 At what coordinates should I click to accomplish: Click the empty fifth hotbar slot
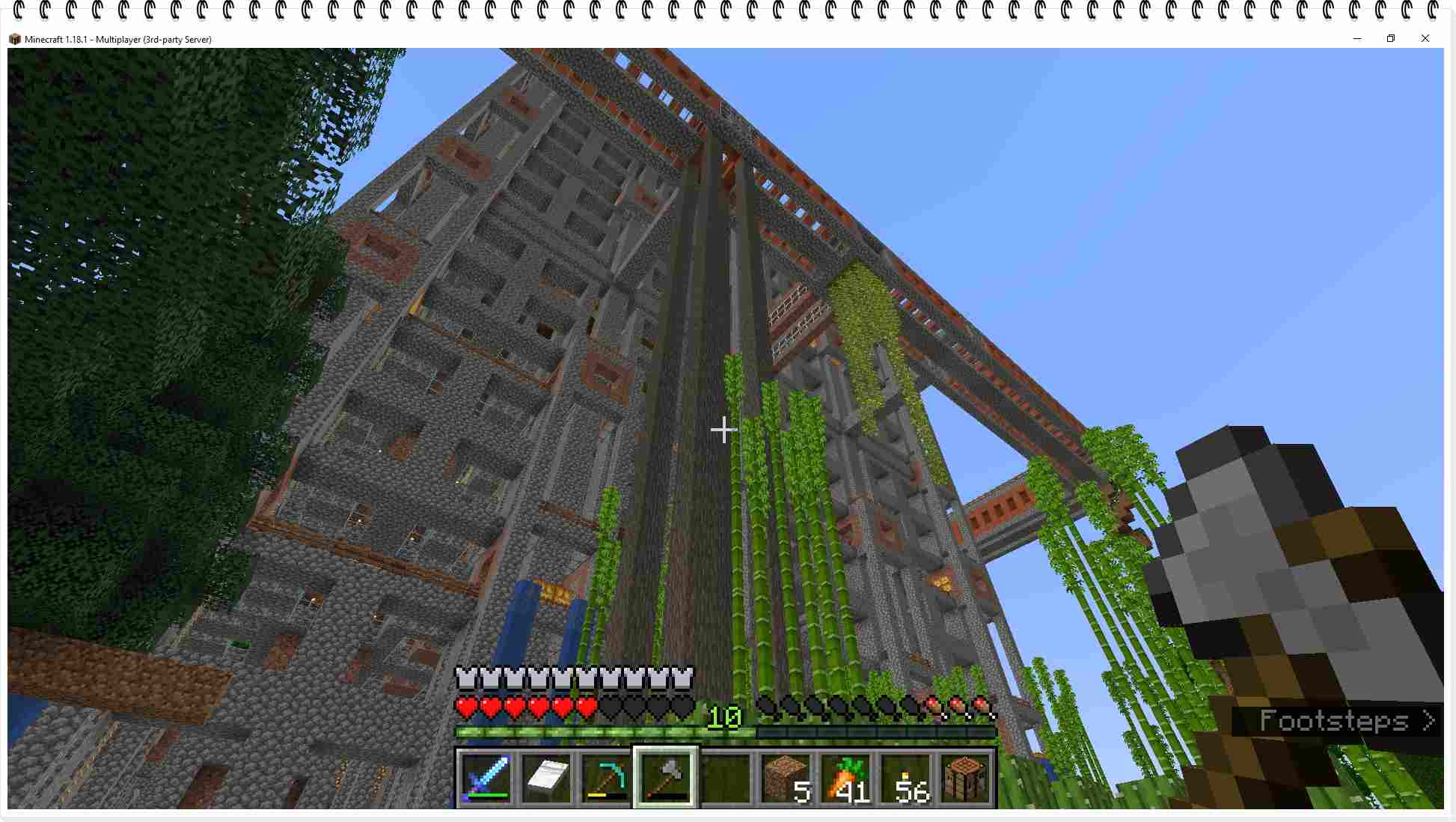point(724,777)
